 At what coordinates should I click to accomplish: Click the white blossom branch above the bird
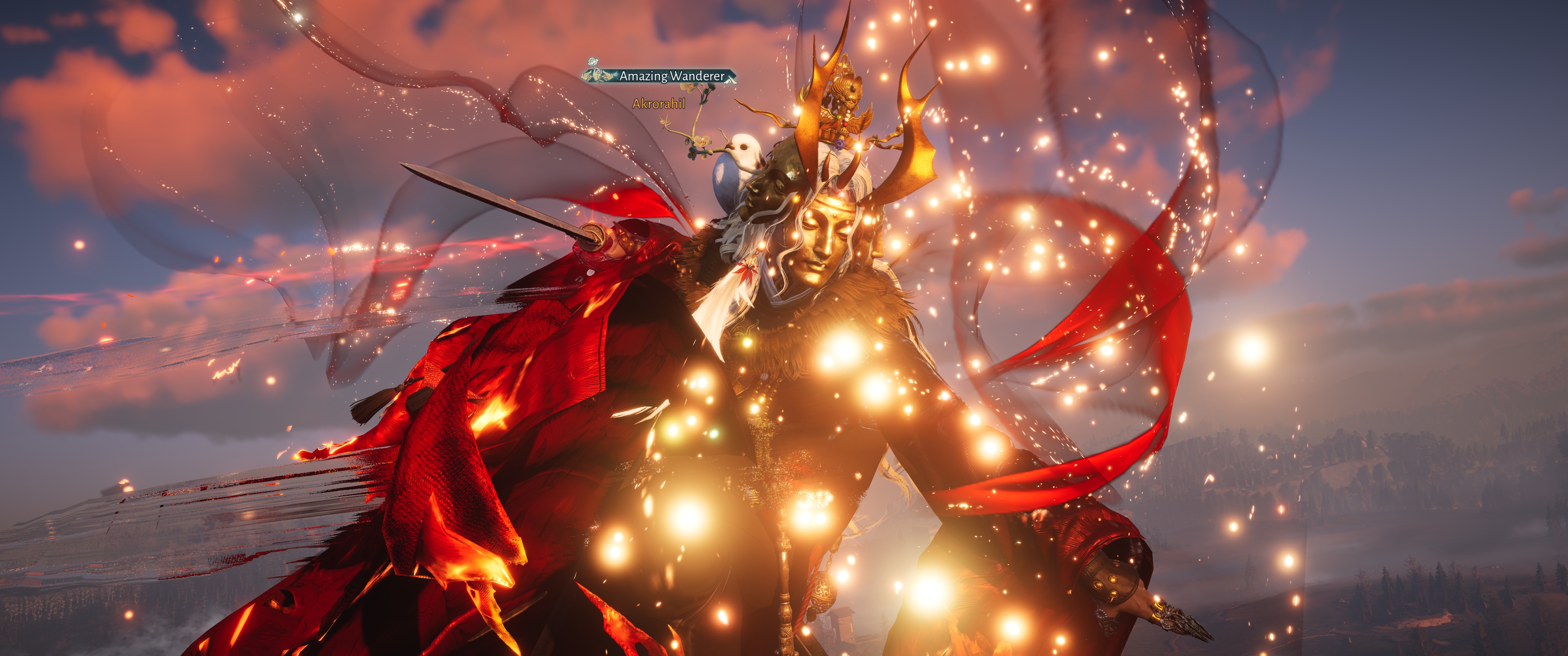(x=700, y=137)
